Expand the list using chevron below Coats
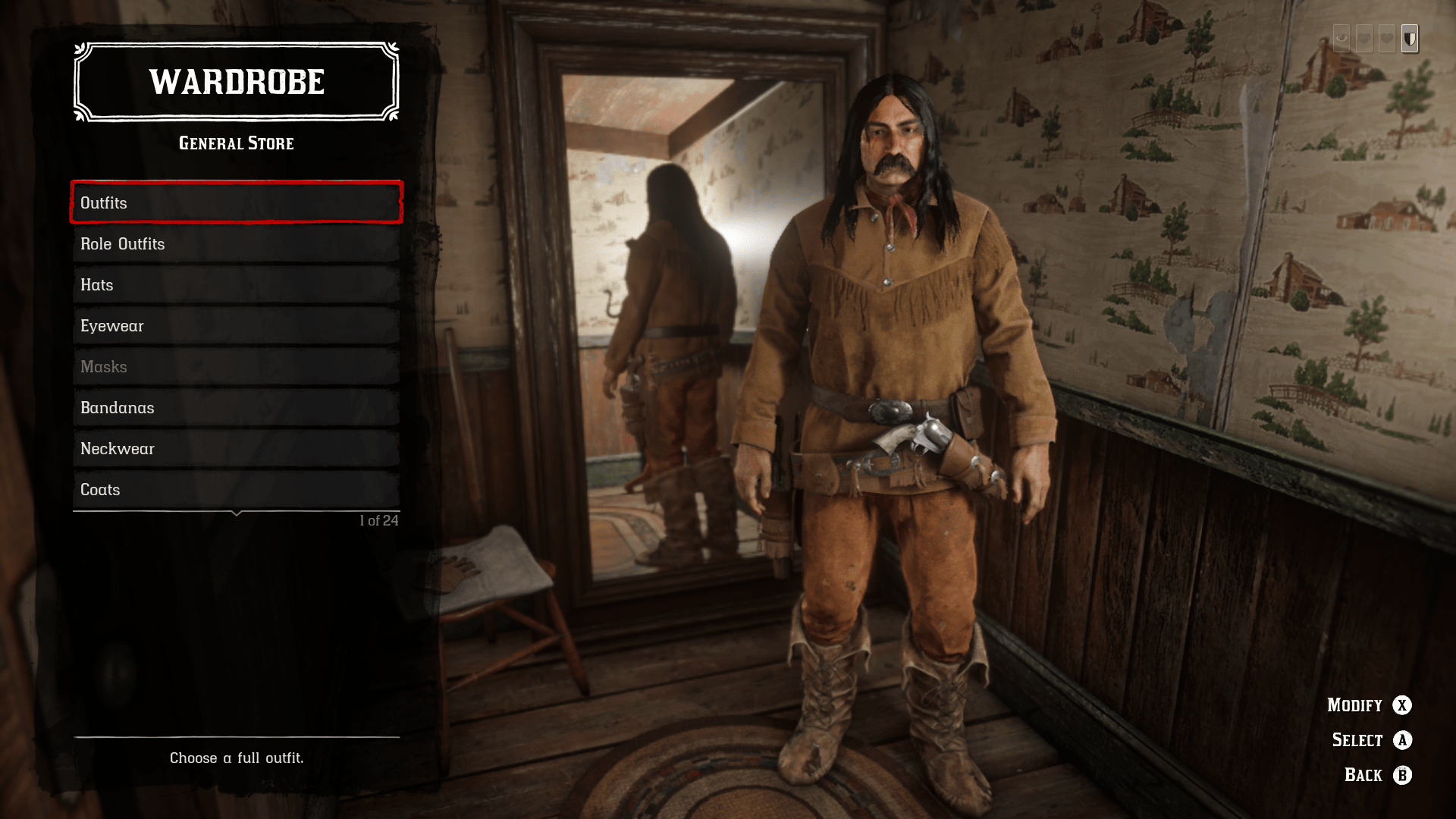This screenshot has width=1456, height=819. (235, 514)
